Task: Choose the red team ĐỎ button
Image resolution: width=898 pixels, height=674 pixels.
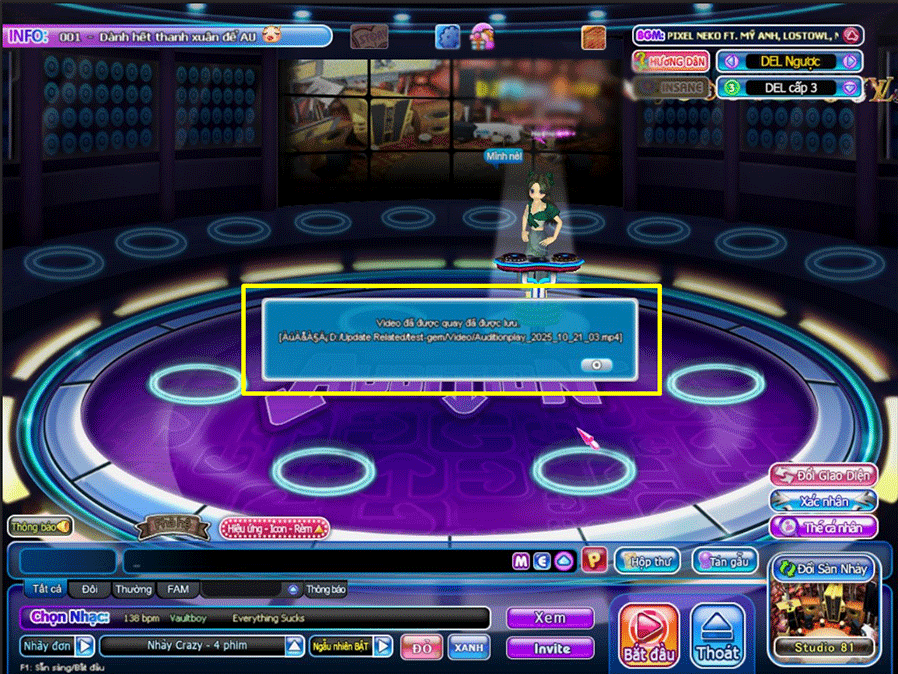Action: click(422, 648)
